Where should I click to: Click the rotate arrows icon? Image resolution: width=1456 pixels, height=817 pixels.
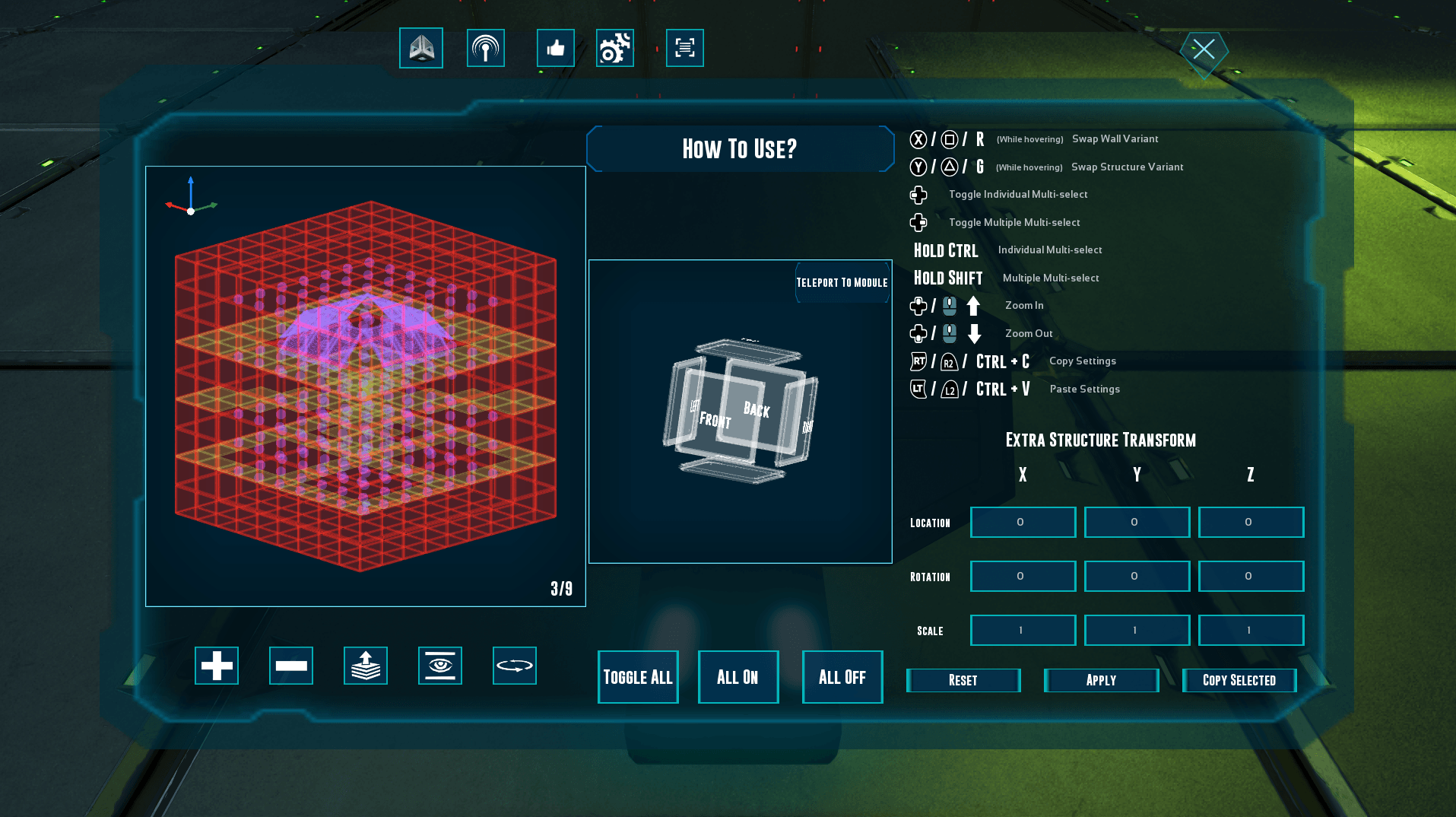(515, 666)
